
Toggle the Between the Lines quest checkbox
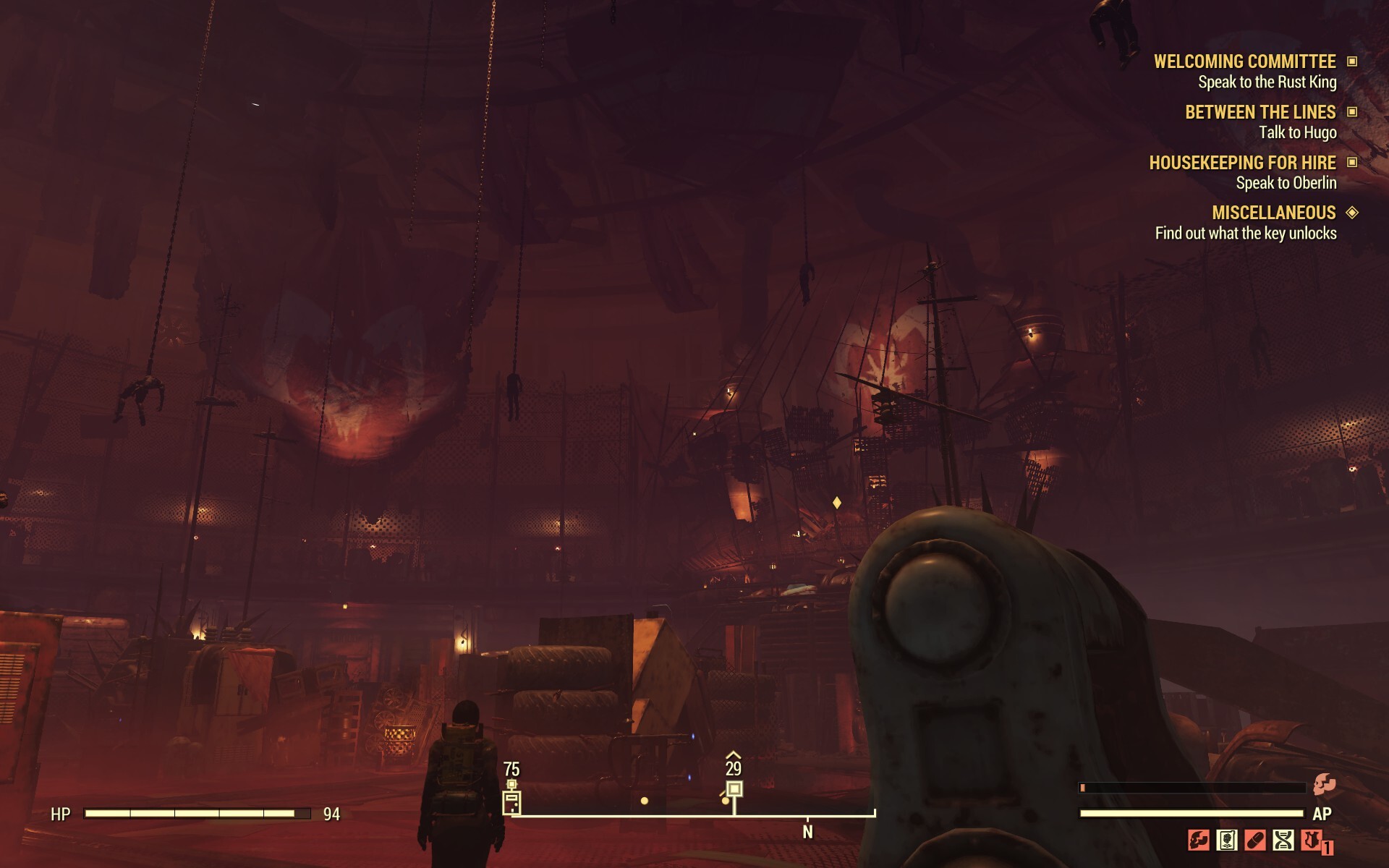tap(1354, 113)
